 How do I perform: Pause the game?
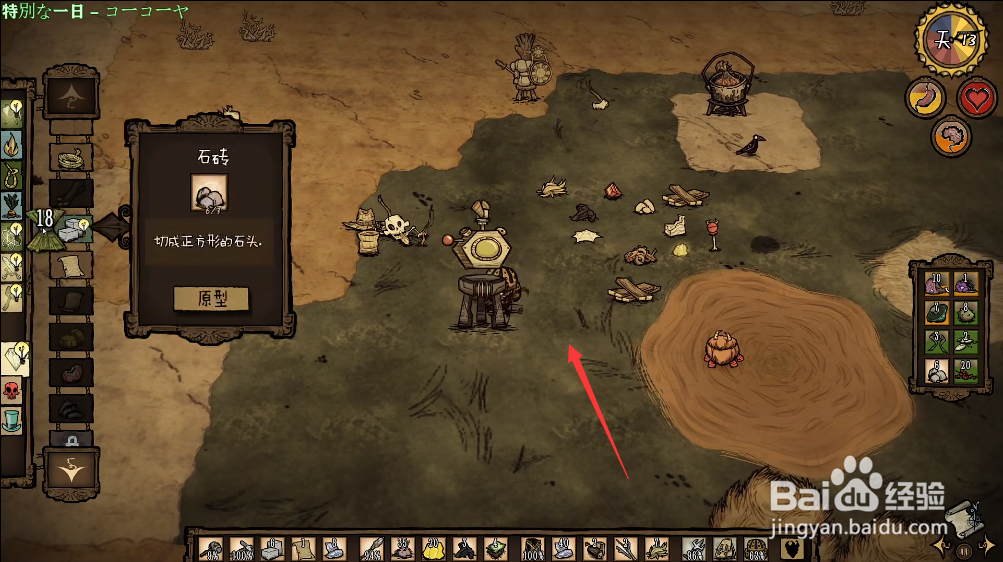pos(964,550)
